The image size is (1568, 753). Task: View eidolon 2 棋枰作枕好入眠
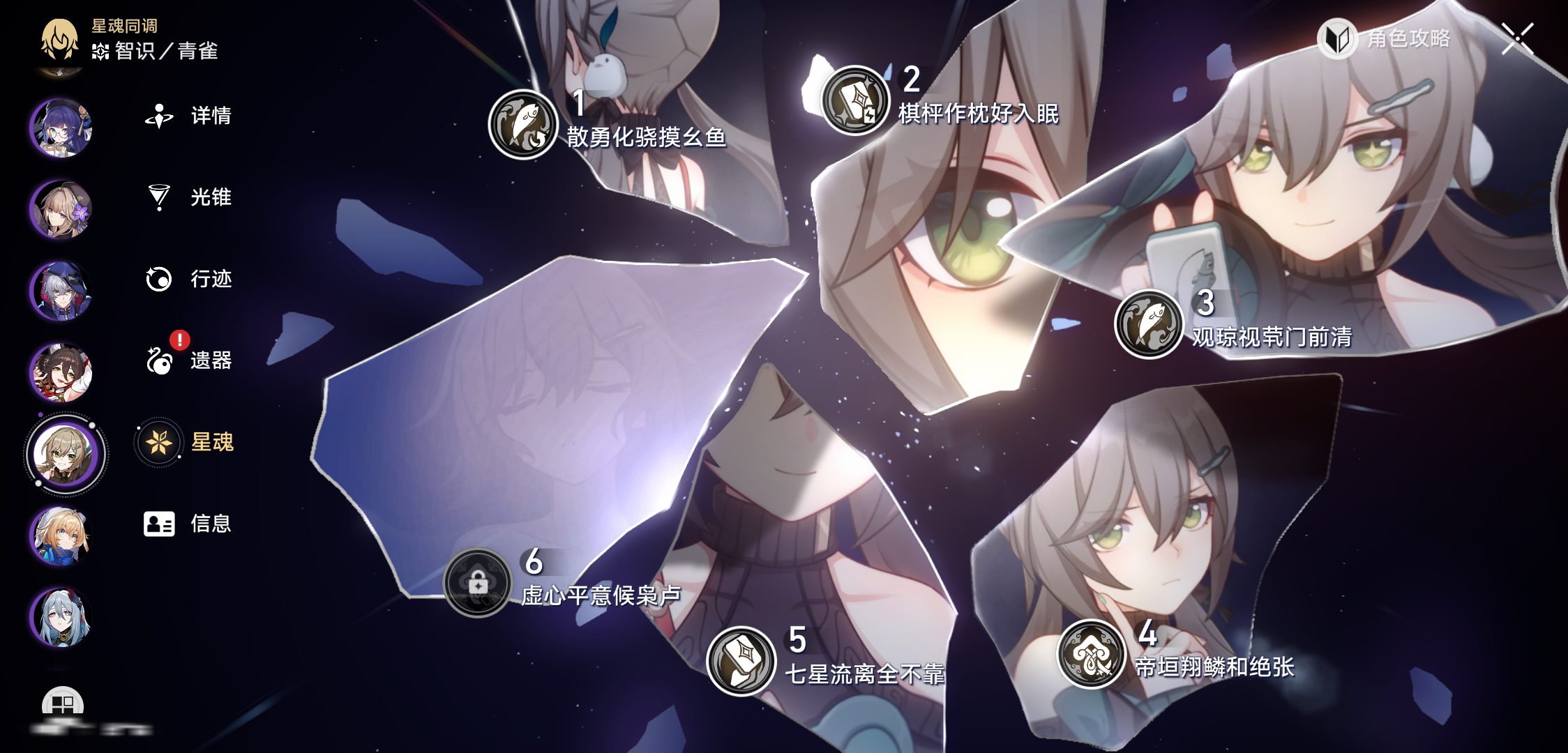pyautogui.click(x=854, y=100)
